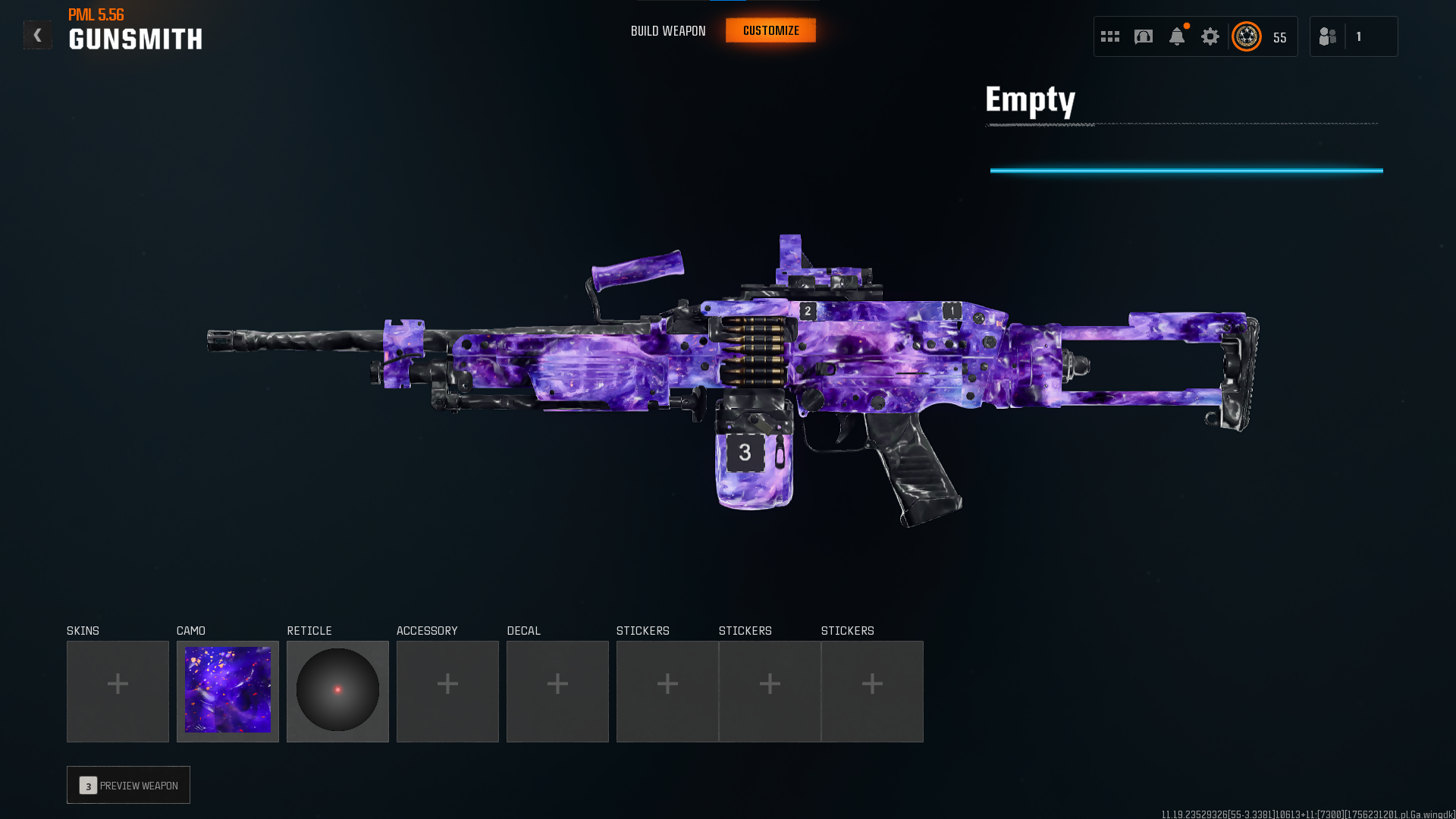The image size is (1456, 819).
Task: Choose the red dot reticle slot
Action: click(337, 691)
